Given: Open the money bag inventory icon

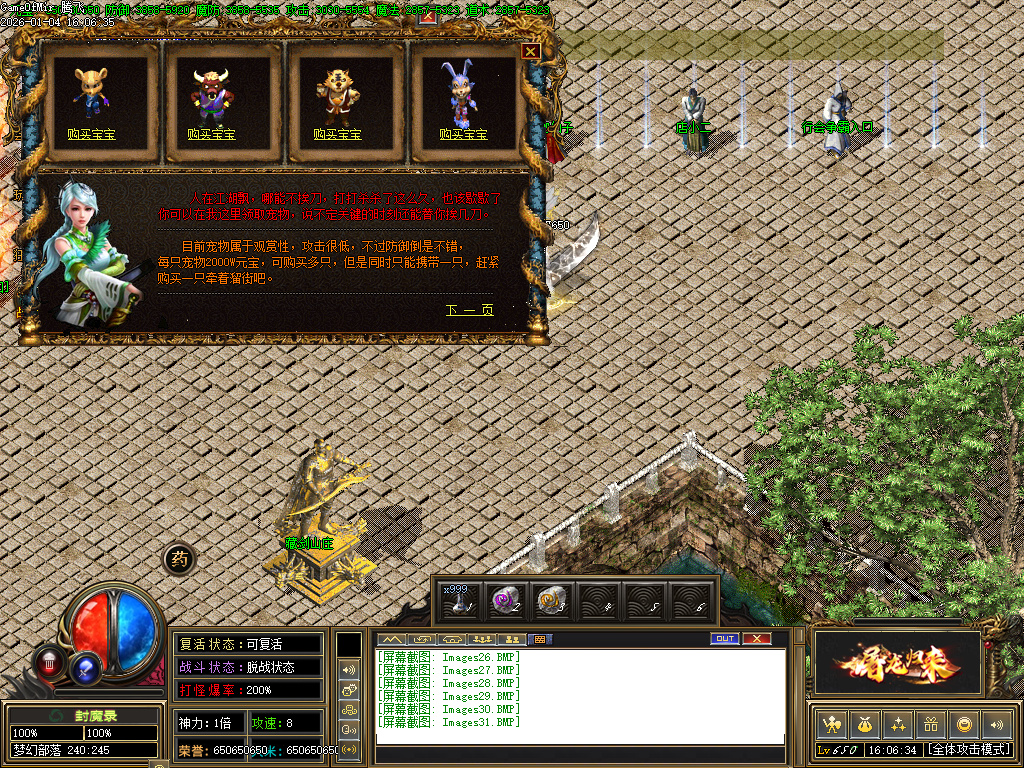Looking at the screenshot, I should [x=864, y=724].
